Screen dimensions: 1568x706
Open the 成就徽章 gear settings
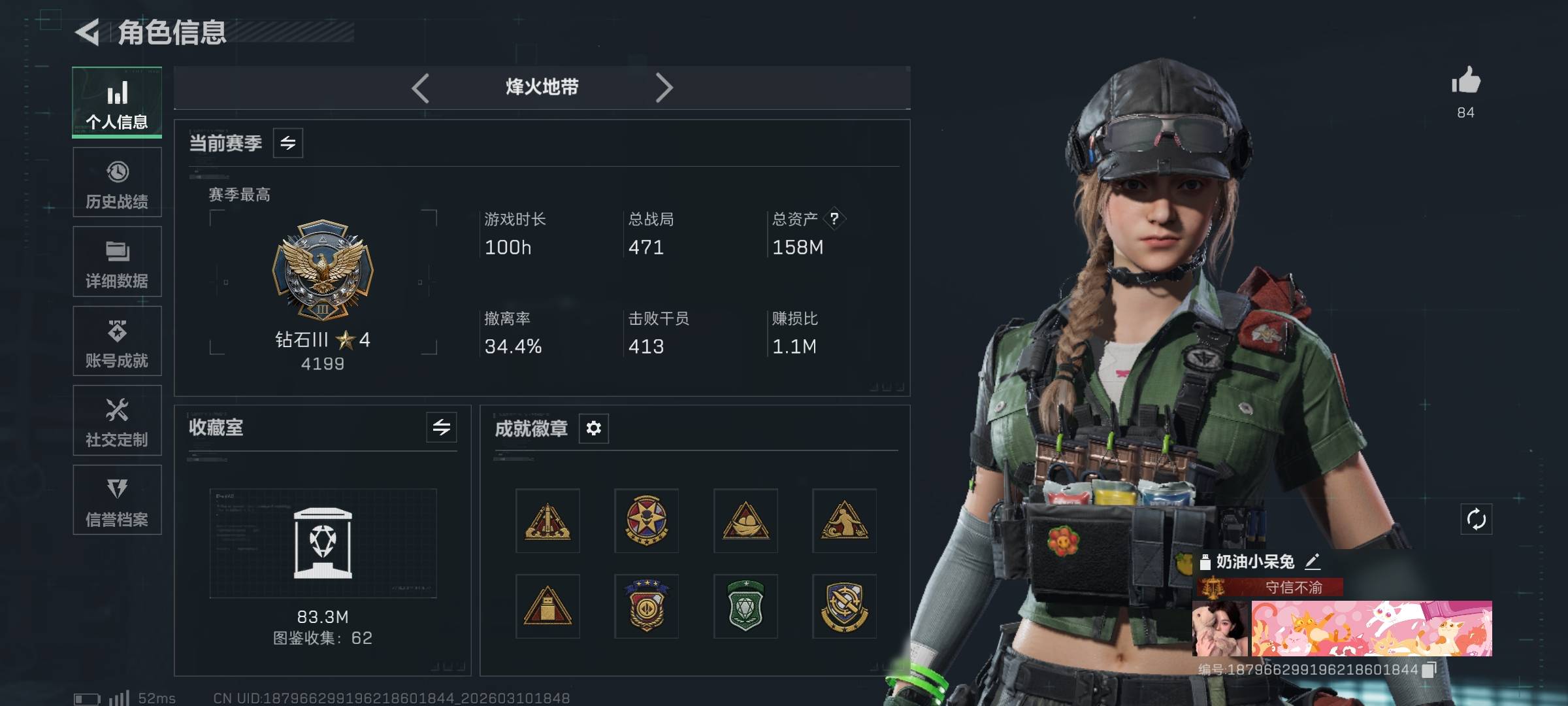coord(593,428)
